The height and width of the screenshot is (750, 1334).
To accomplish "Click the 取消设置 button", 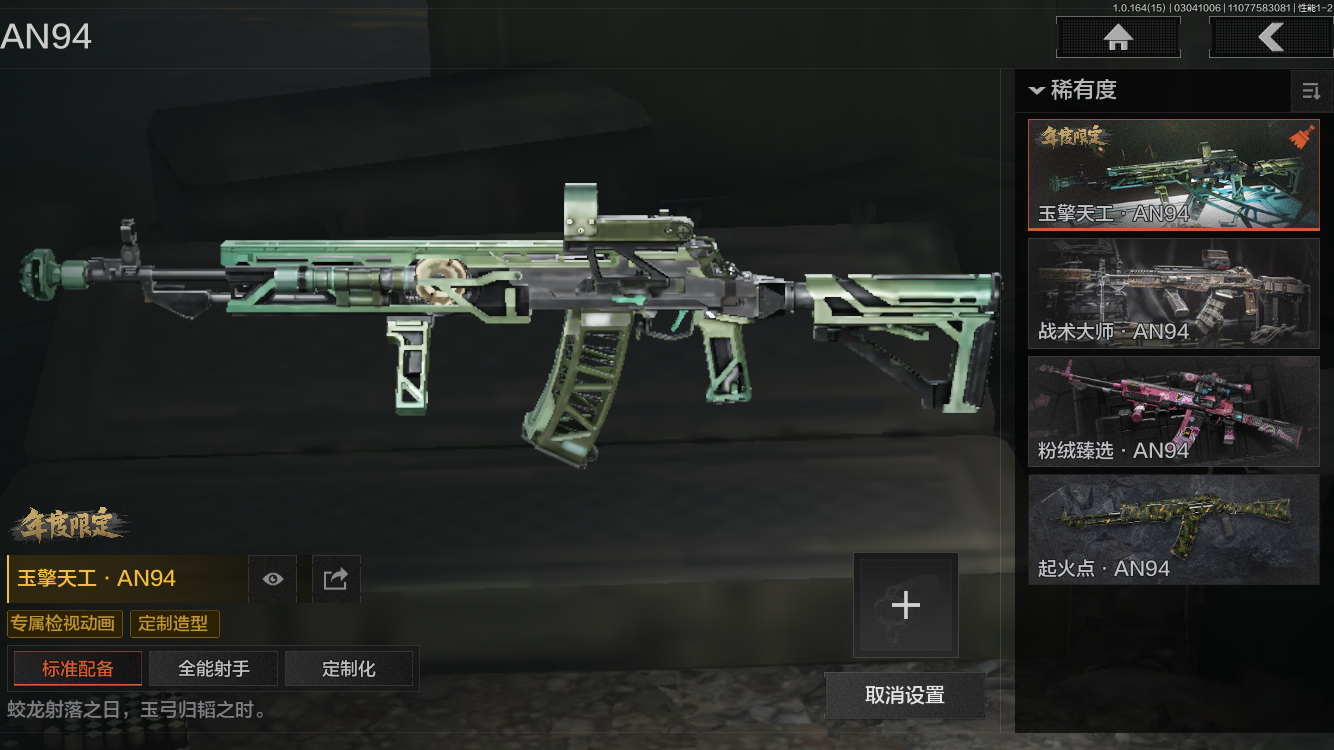I will click(905, 696).
